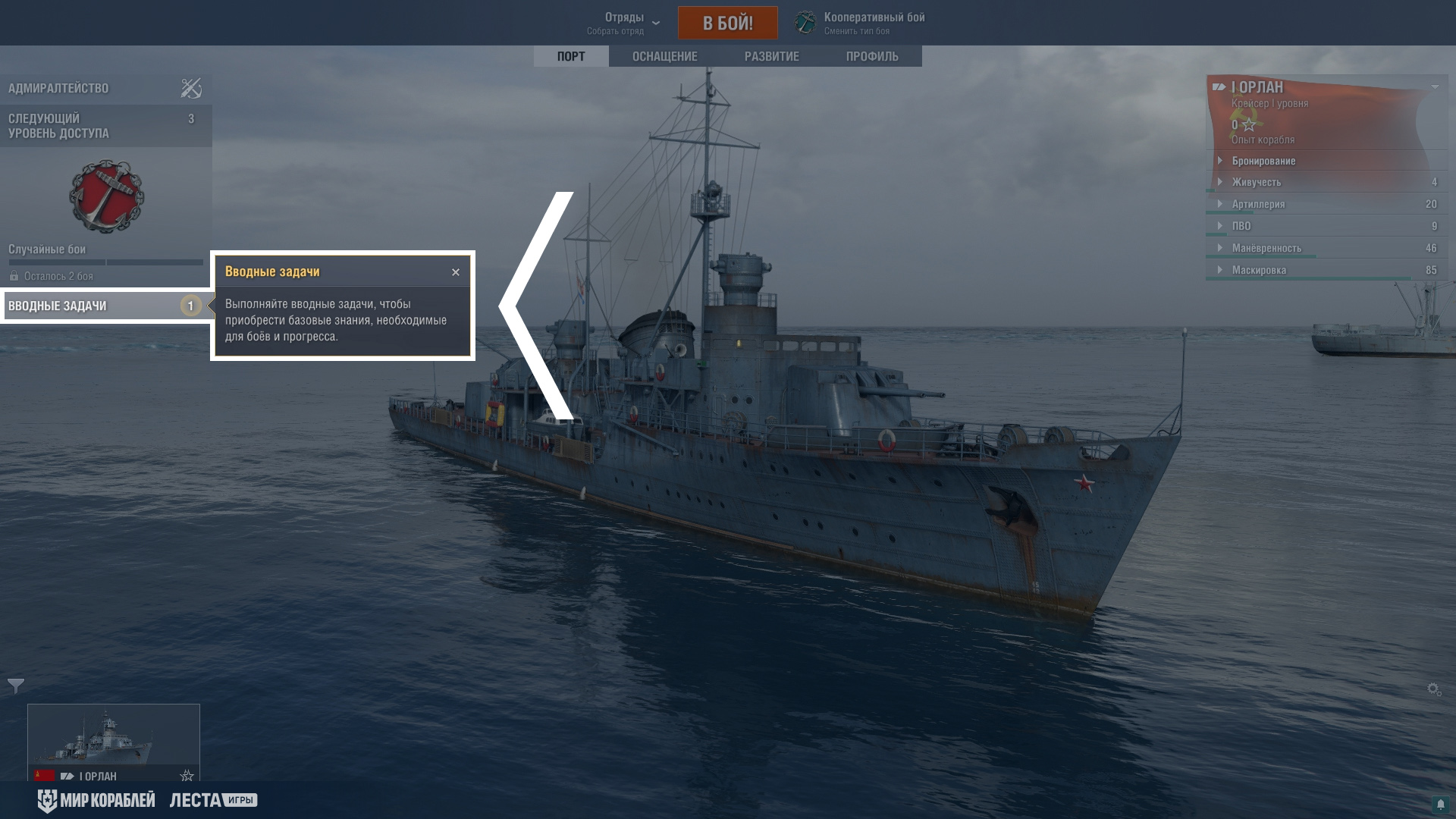
Task: Select the Орлан ship in carousel
Action: 114,739
